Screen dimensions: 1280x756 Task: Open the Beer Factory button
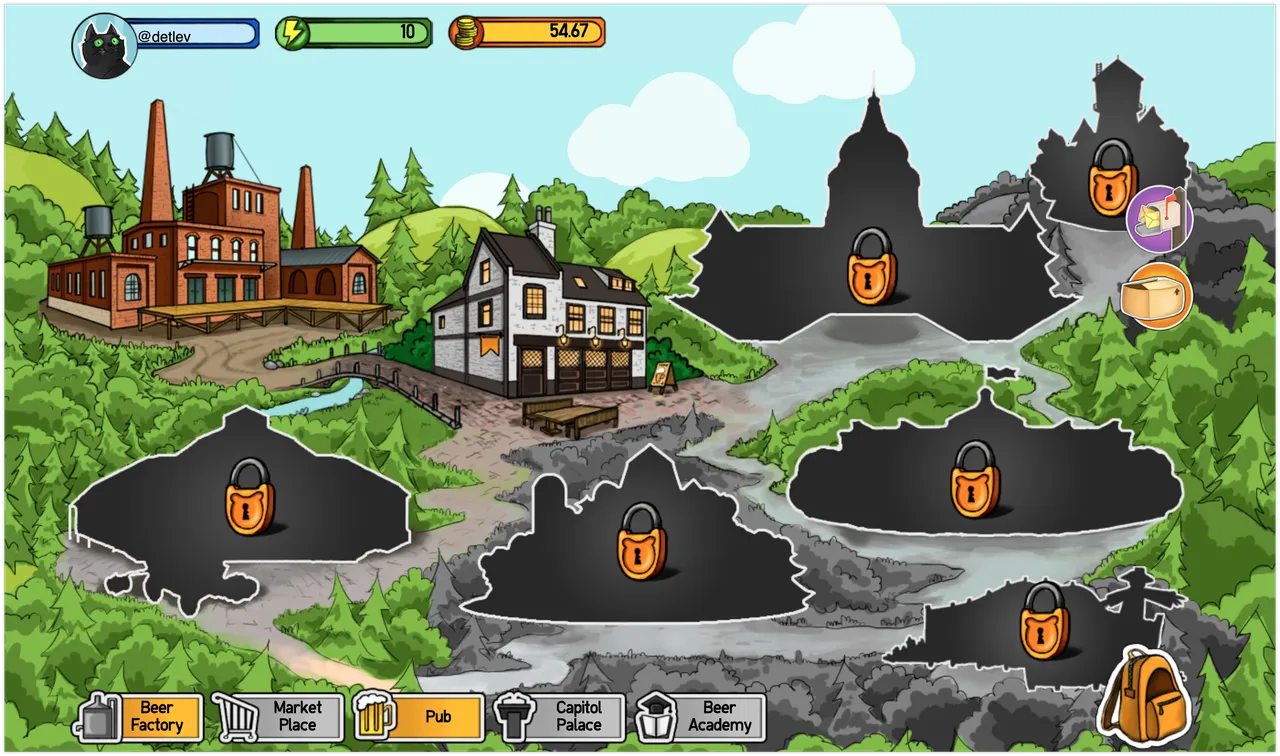click(x=143, y=716)
